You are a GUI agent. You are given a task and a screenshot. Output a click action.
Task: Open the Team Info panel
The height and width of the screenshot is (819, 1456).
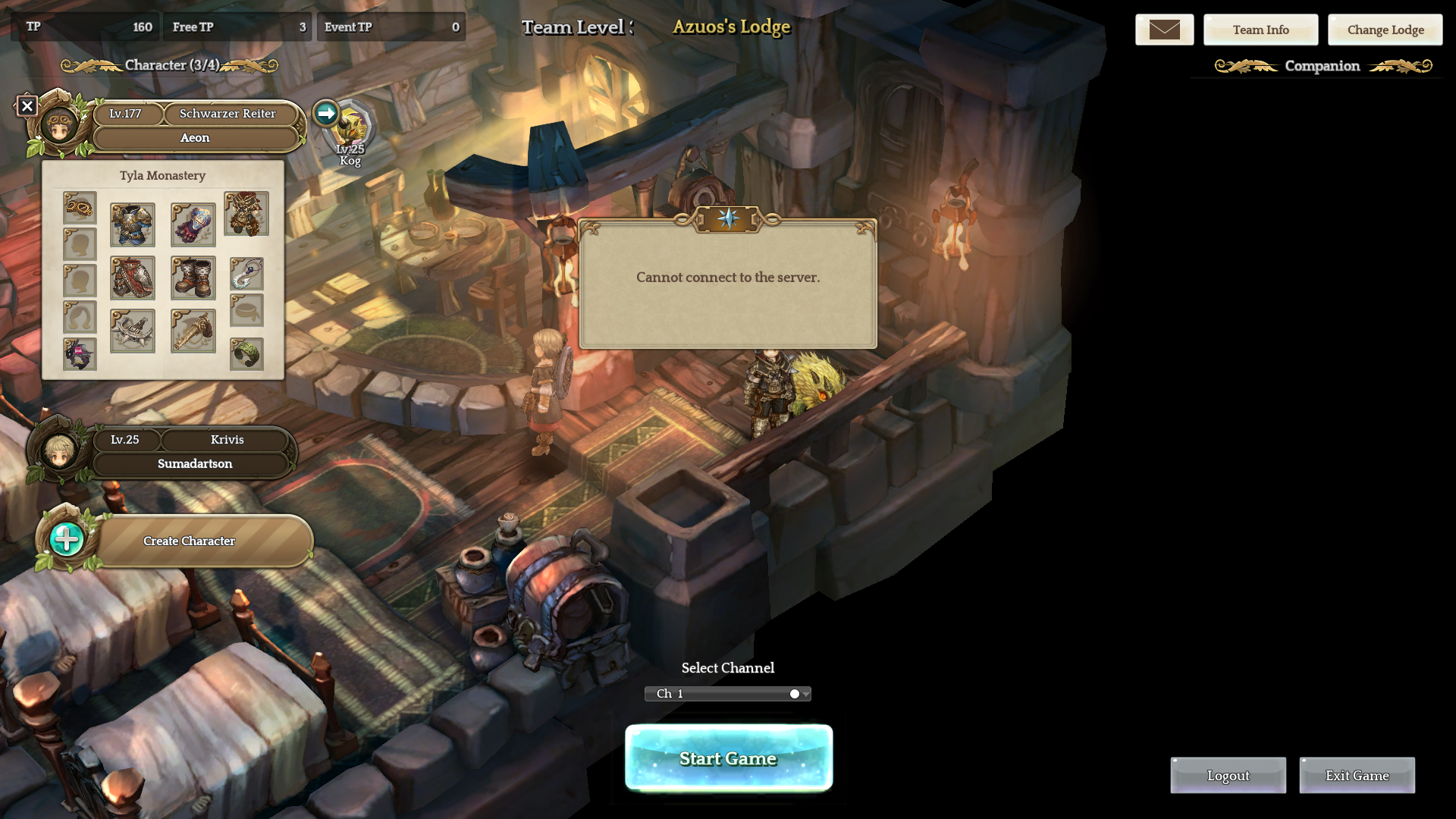pos(1260,30)
